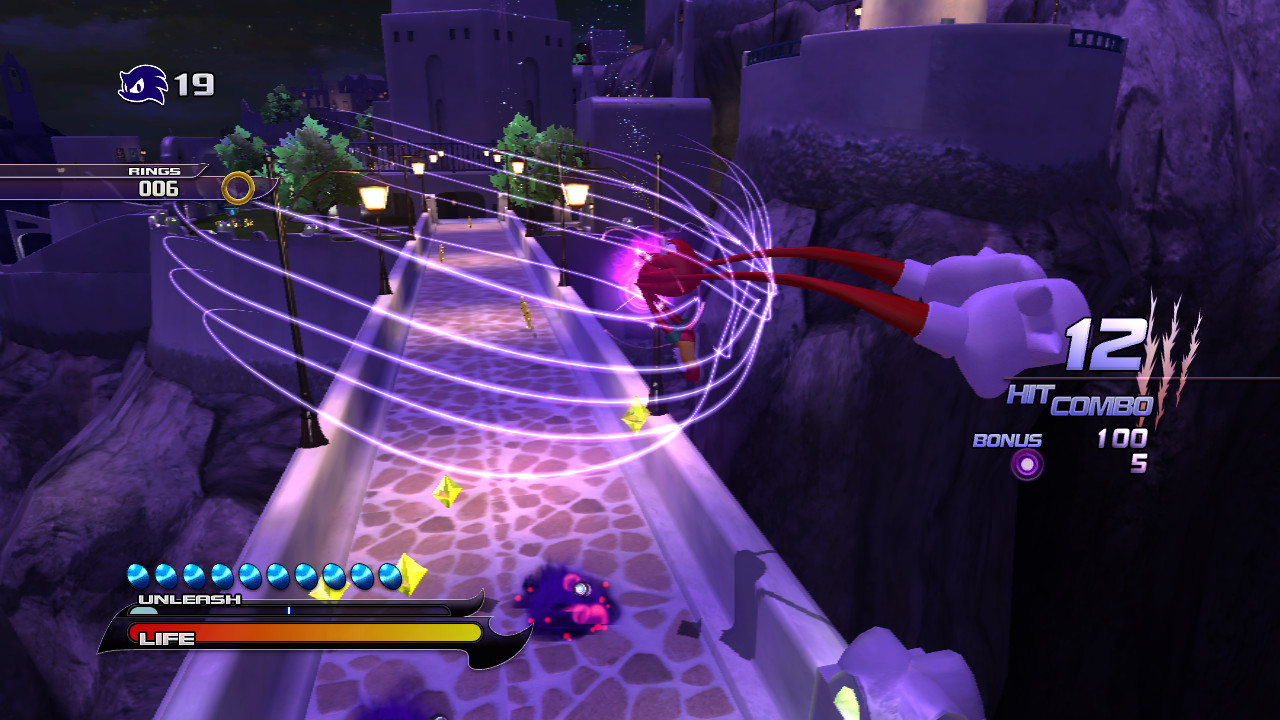The width and height of the screenshot is (1280, 720).
Task: Click the purple Bonus orb icon
Action: click(1026, 463)
